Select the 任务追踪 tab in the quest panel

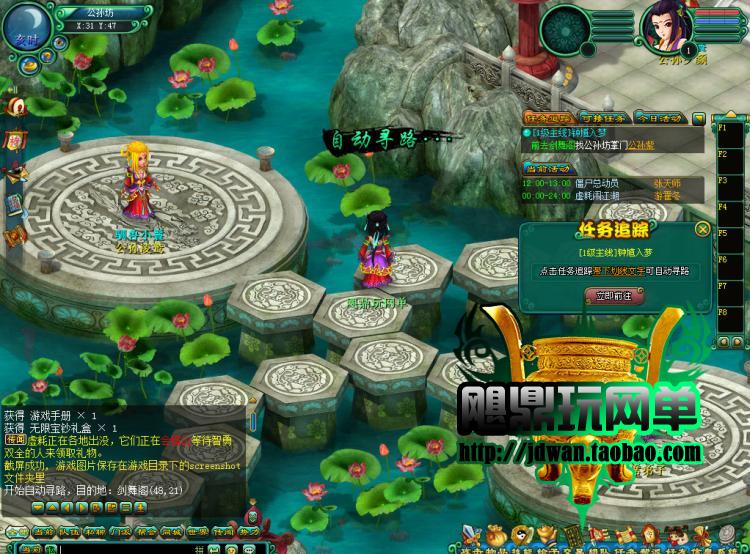pyautogui.click(x=546, y=118)
